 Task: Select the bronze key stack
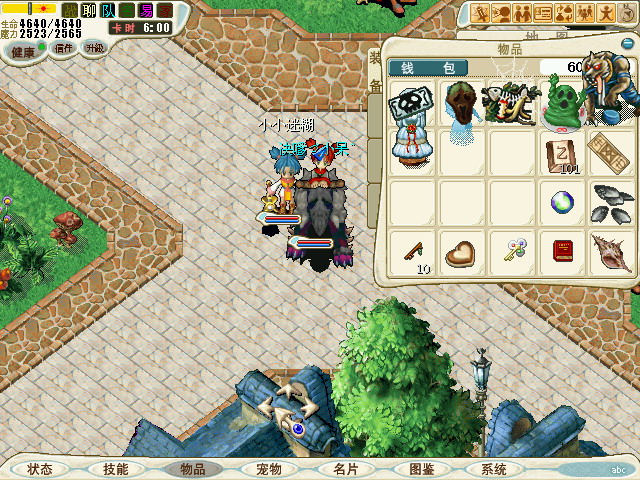coord(411,251)
